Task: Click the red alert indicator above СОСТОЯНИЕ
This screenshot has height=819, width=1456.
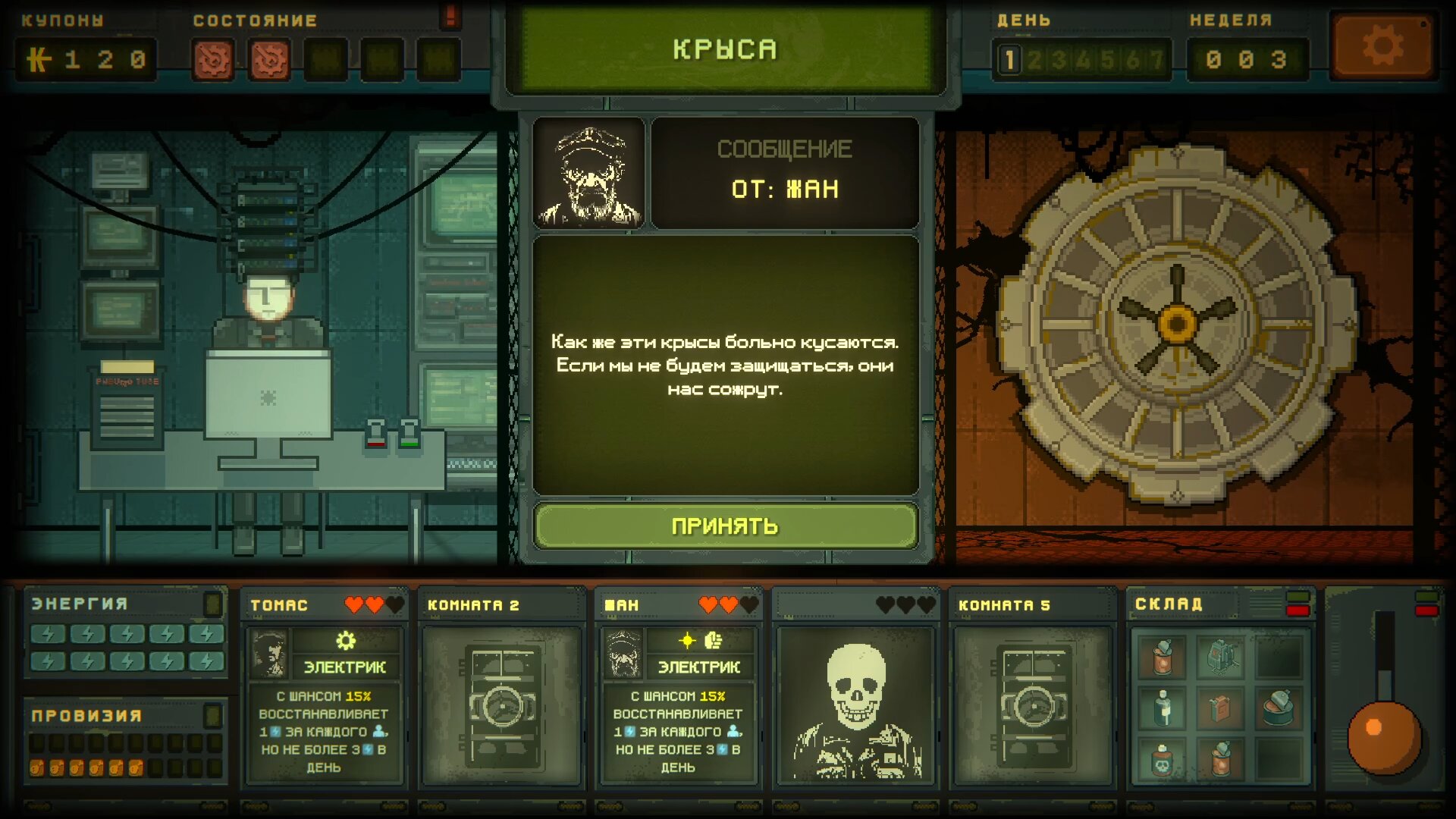Action: [x=450, y=15]
